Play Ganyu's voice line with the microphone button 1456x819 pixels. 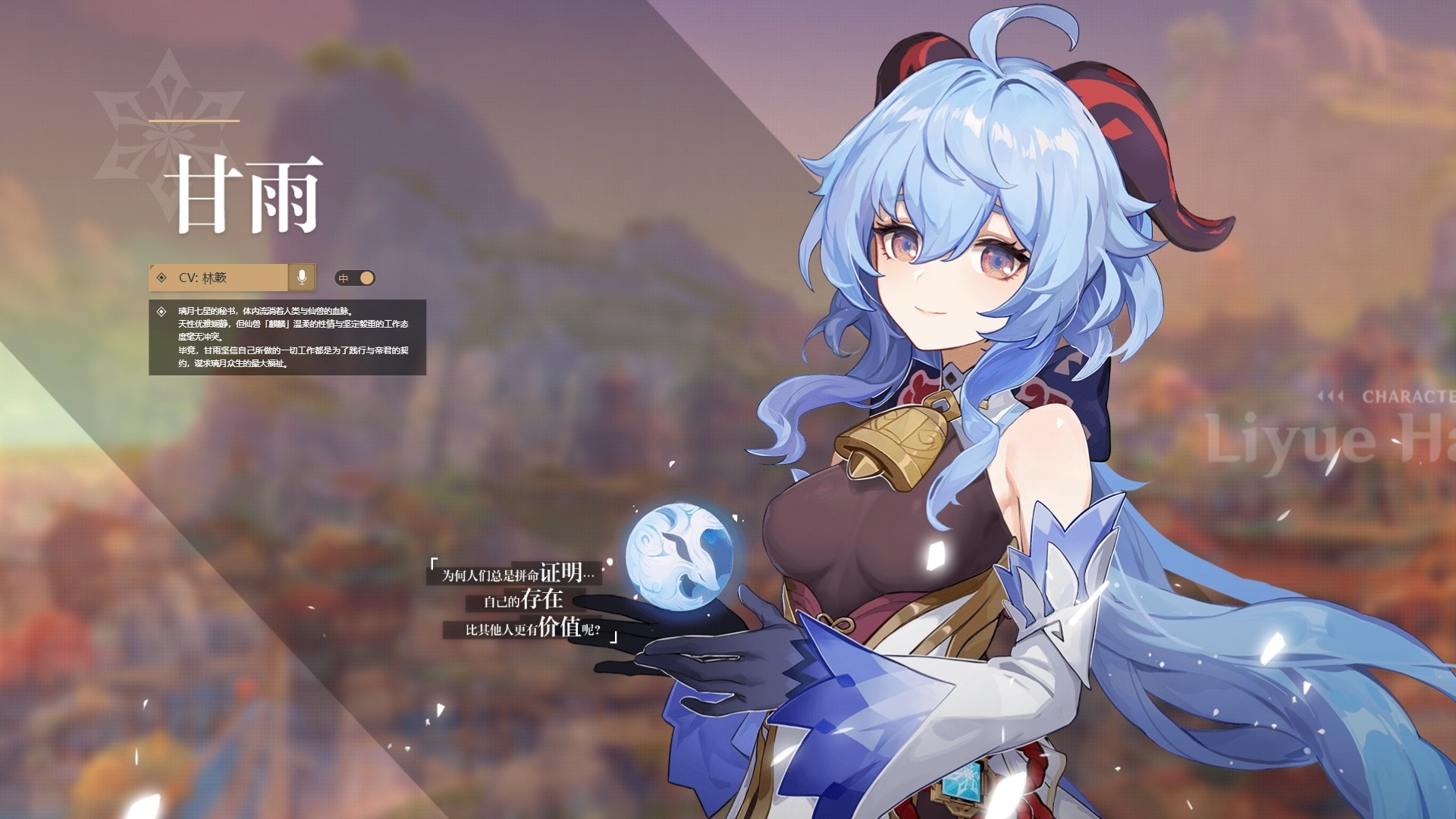pos(302,278)
